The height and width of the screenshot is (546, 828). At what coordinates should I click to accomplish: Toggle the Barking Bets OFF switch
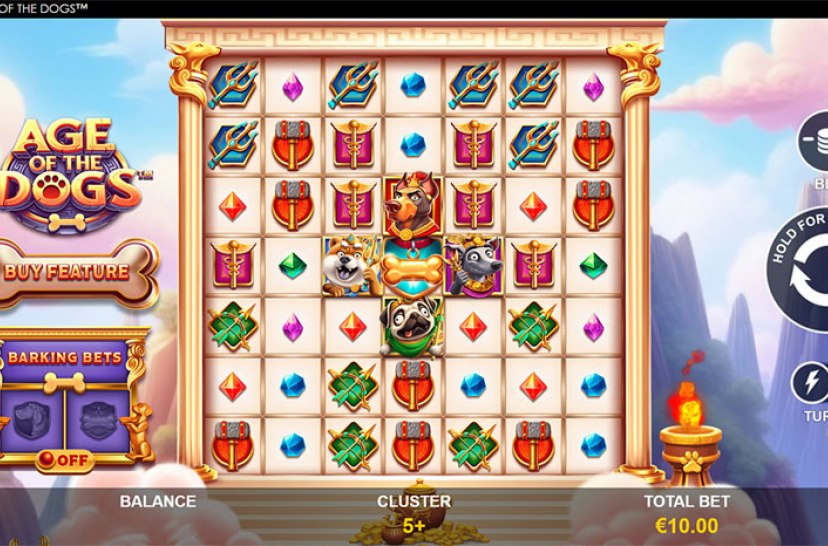point(62,461)
